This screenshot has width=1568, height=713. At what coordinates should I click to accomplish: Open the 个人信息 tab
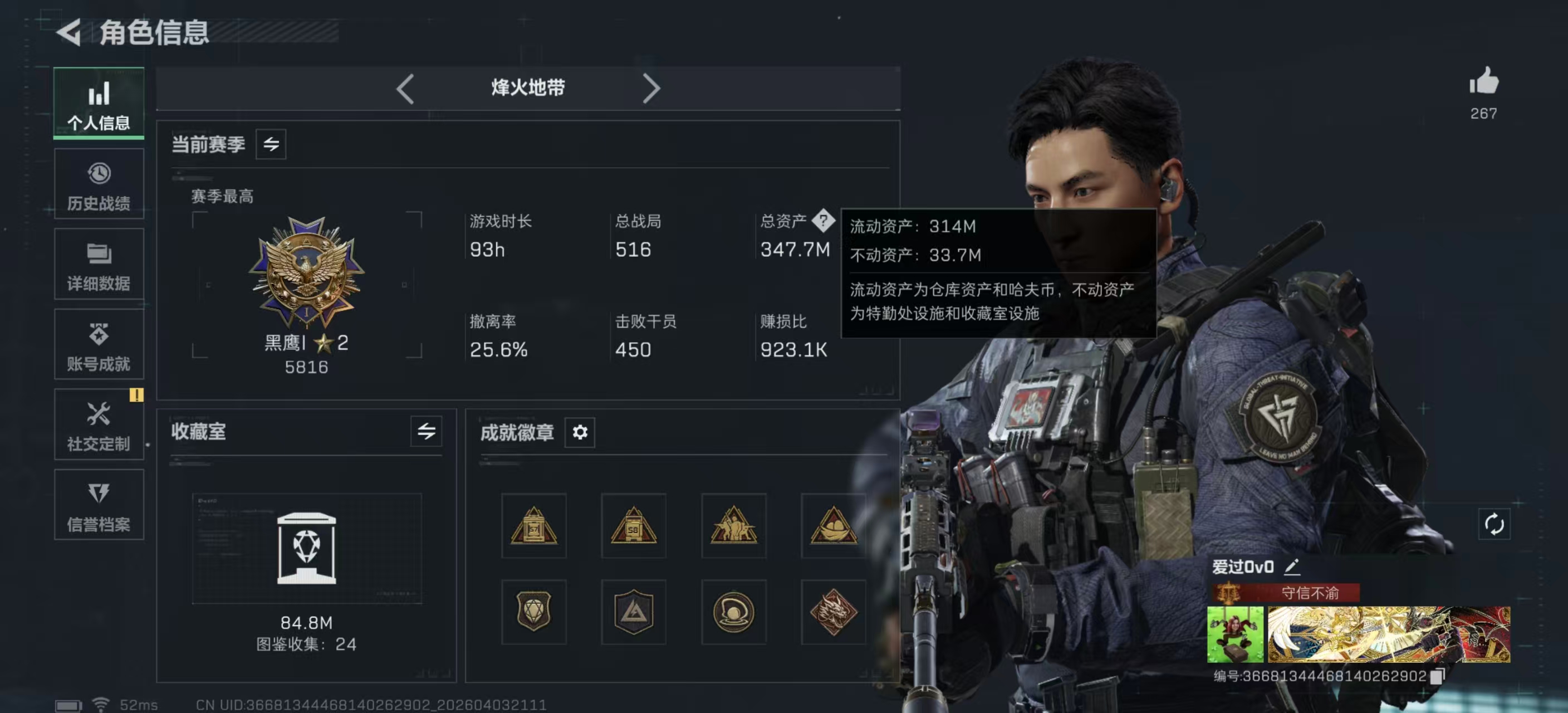click(x=99, y=104)
